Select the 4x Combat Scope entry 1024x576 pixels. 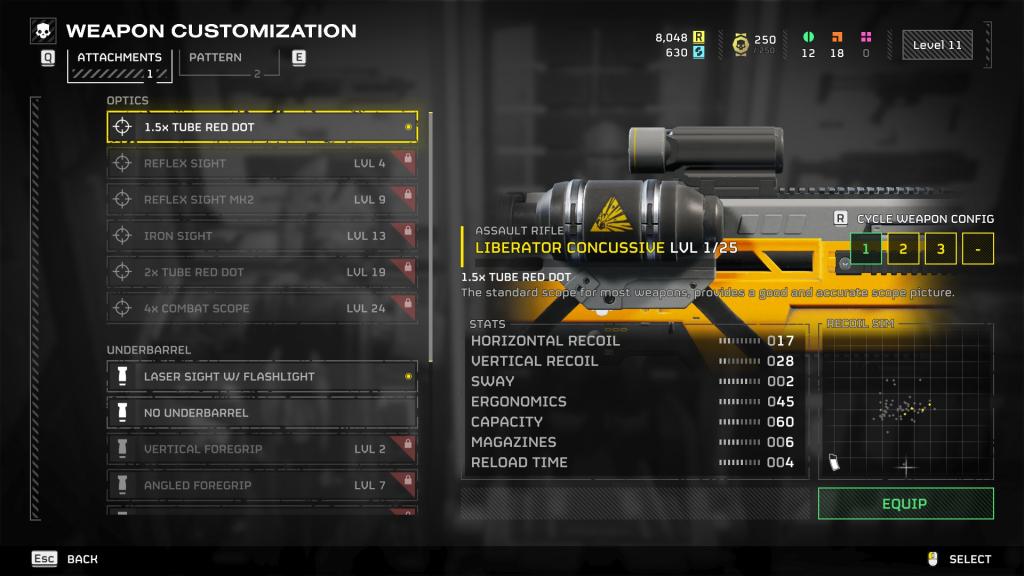click(262, 308)
